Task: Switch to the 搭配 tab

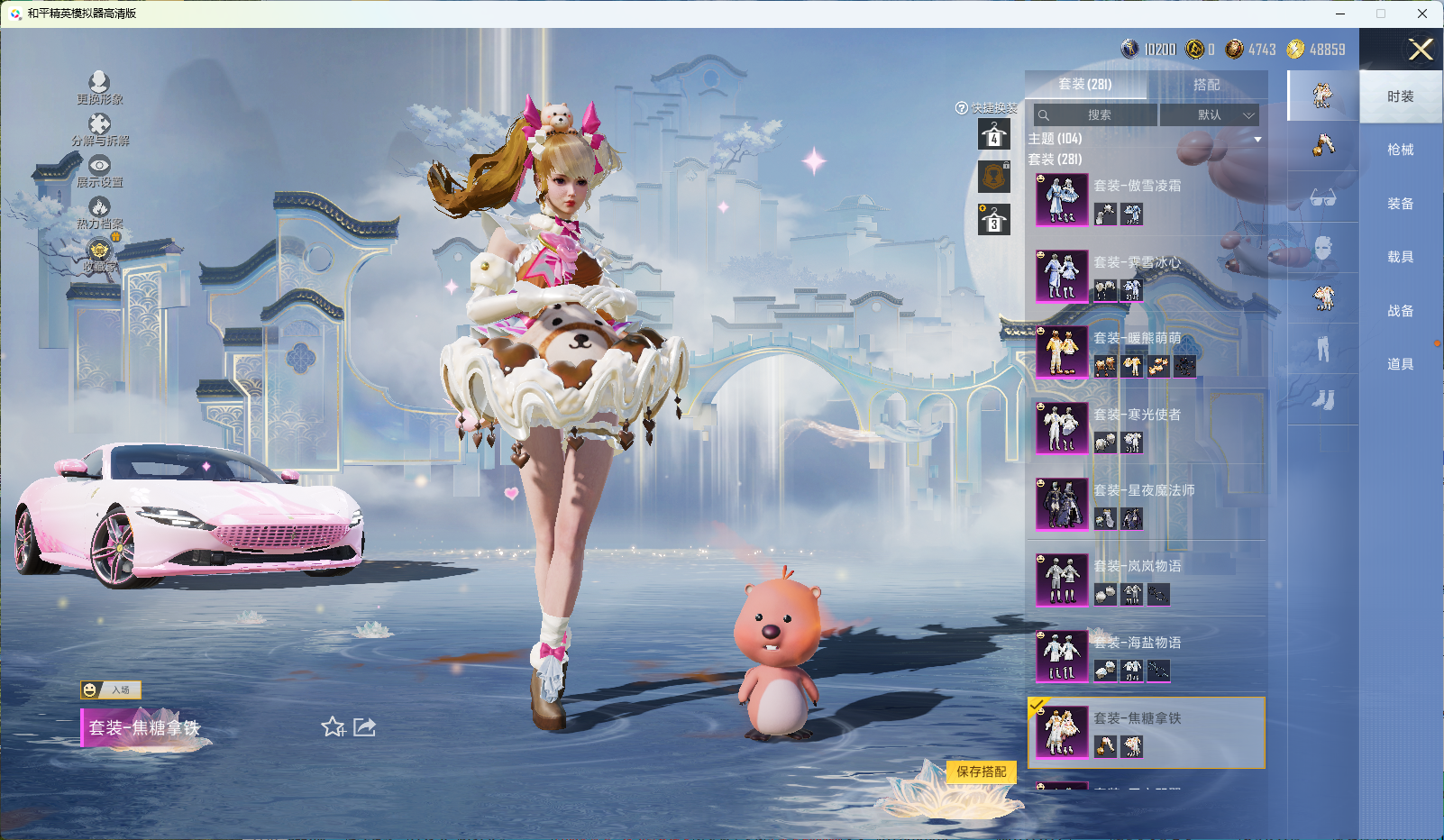Action: click(1206, 85)
